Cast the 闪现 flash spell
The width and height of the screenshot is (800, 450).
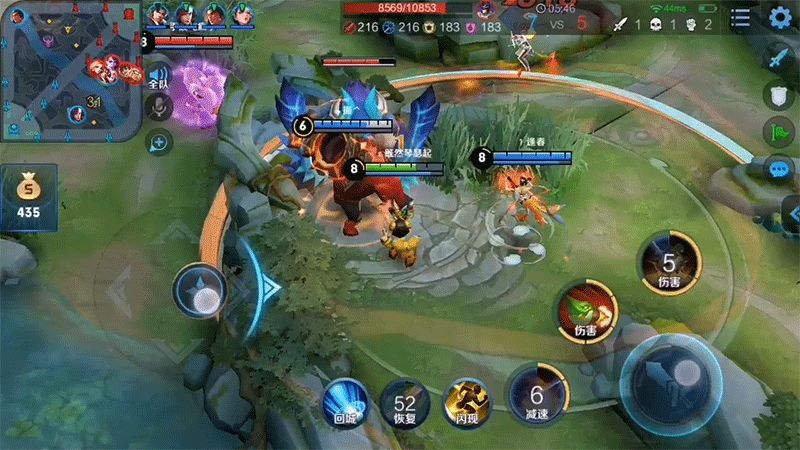[465, 402]
